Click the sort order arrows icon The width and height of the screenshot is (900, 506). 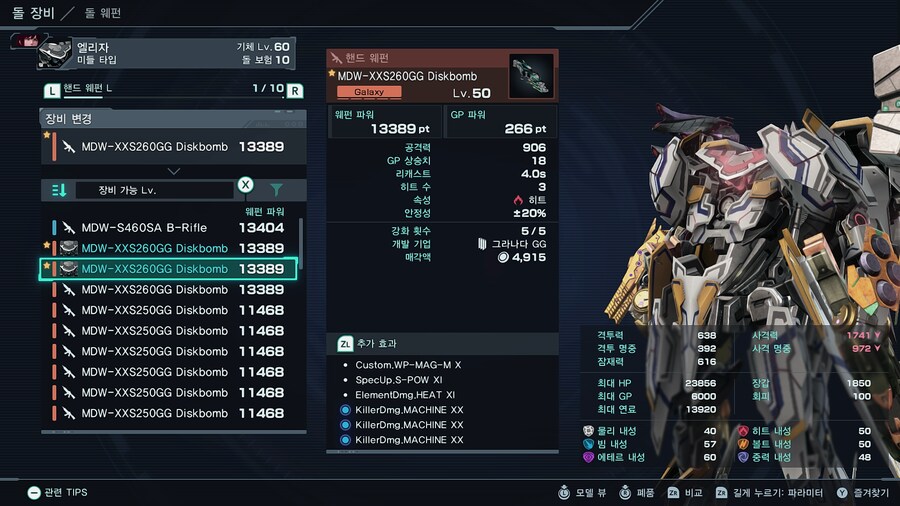tap(59, 190)
